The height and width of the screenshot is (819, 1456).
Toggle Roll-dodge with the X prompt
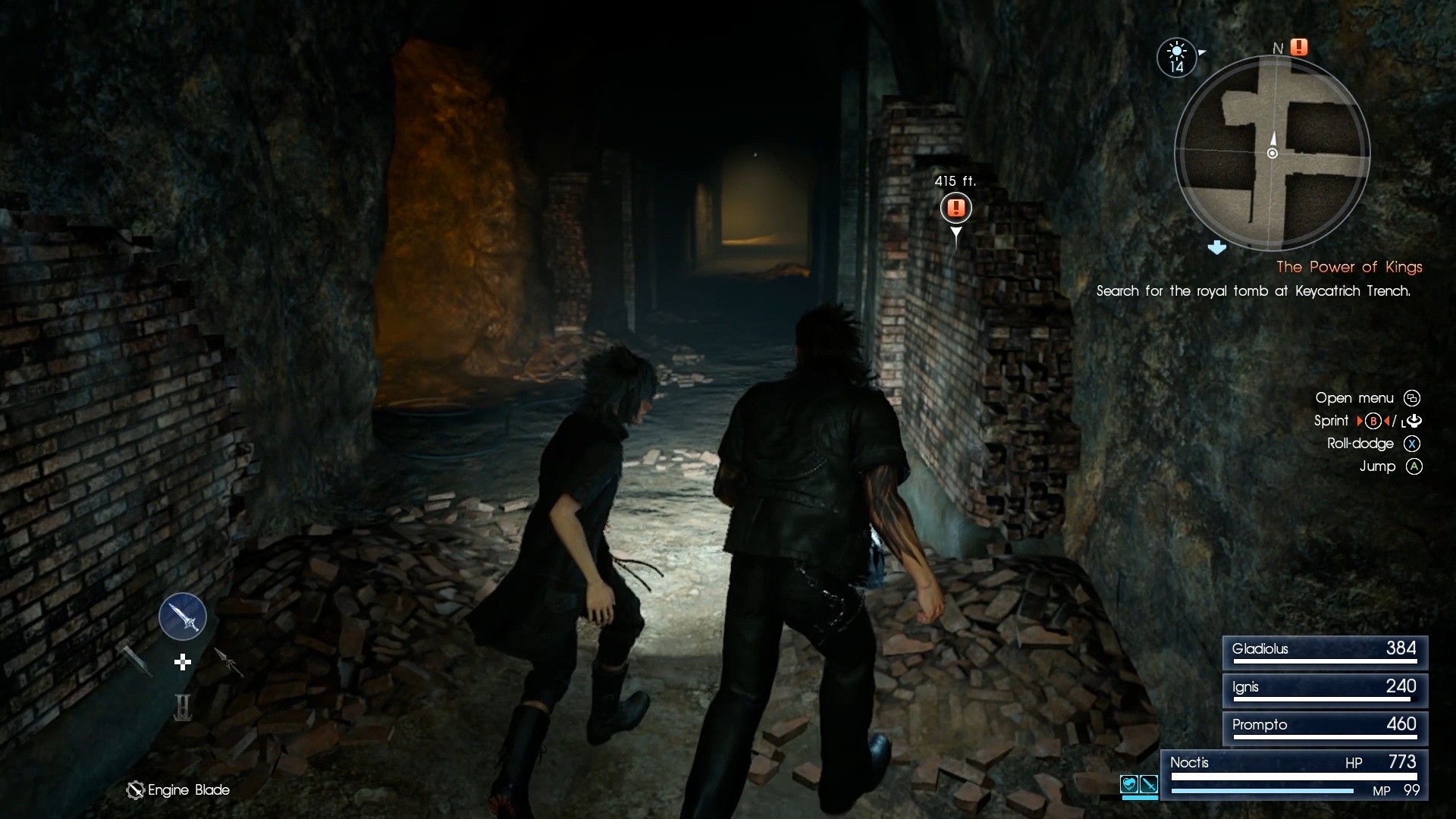coord(1412,444)
